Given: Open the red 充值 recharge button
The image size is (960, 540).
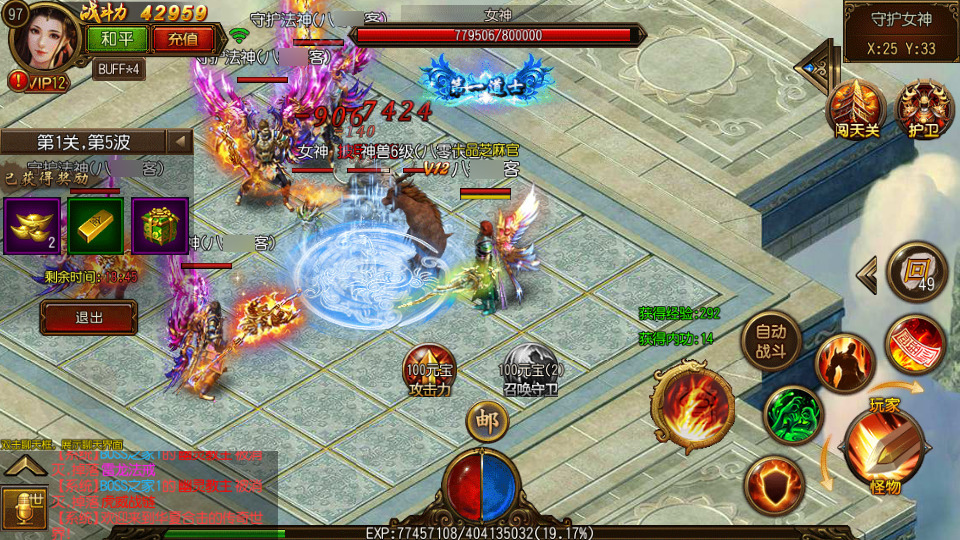Looking at the screenshot, I should 183,39.
